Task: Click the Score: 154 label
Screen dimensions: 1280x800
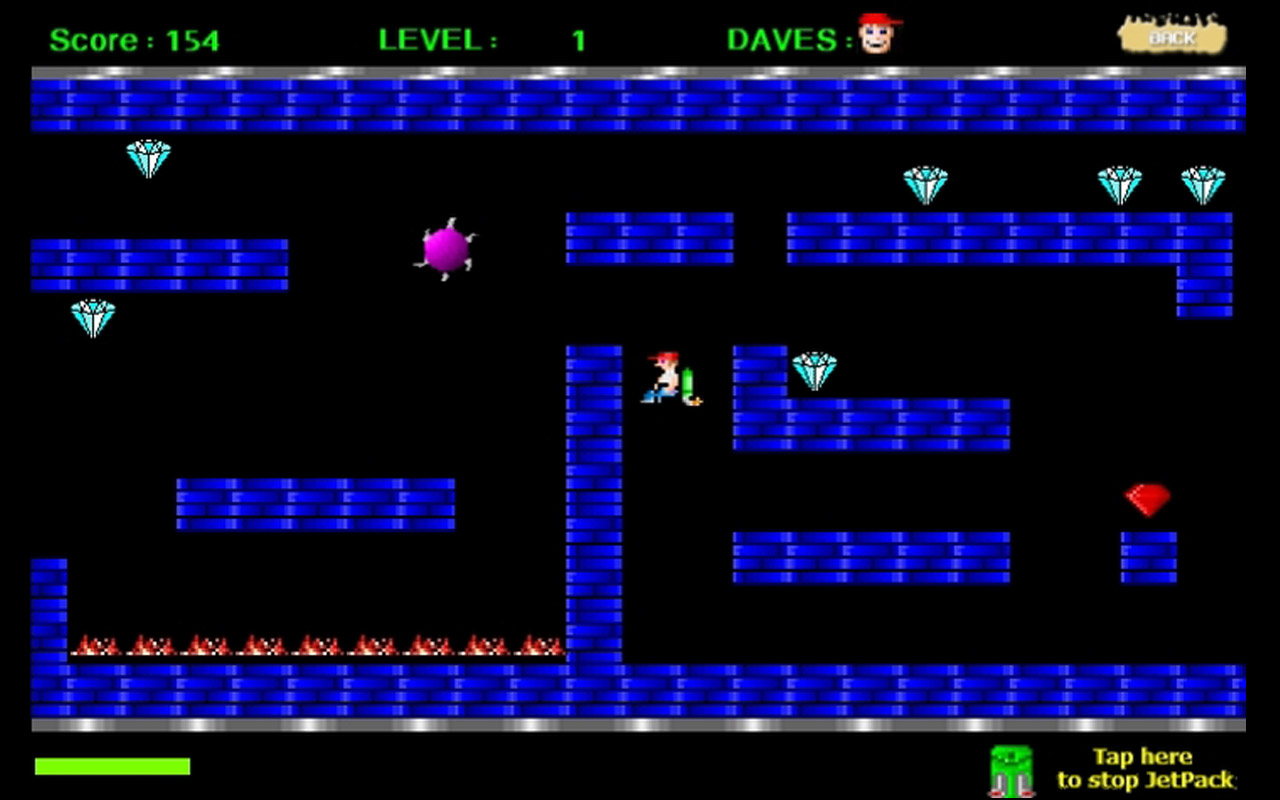Action: pos(133,40)
